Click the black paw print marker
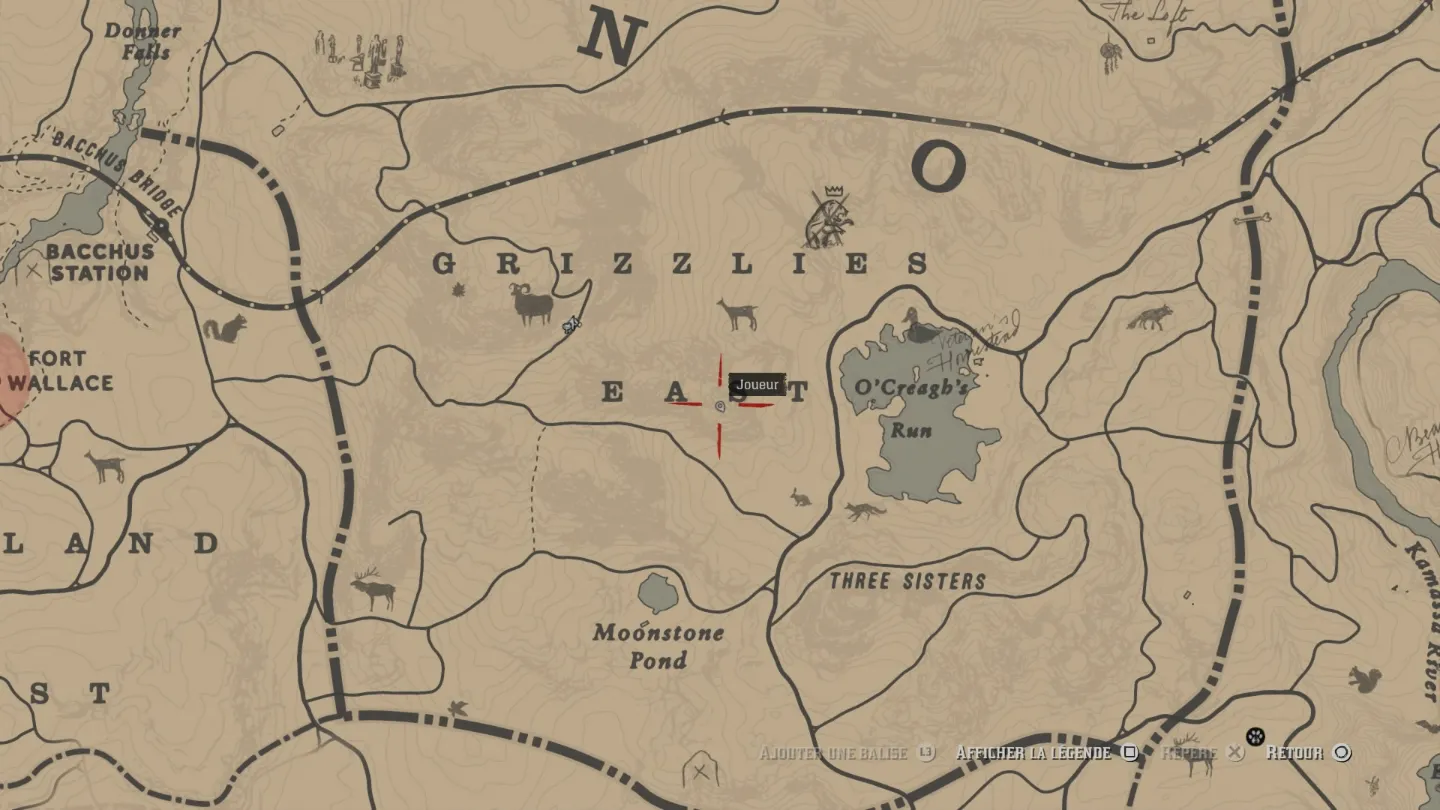Image resolution: width=1440 pixels, height=810 pixels. pos(1255,738)
